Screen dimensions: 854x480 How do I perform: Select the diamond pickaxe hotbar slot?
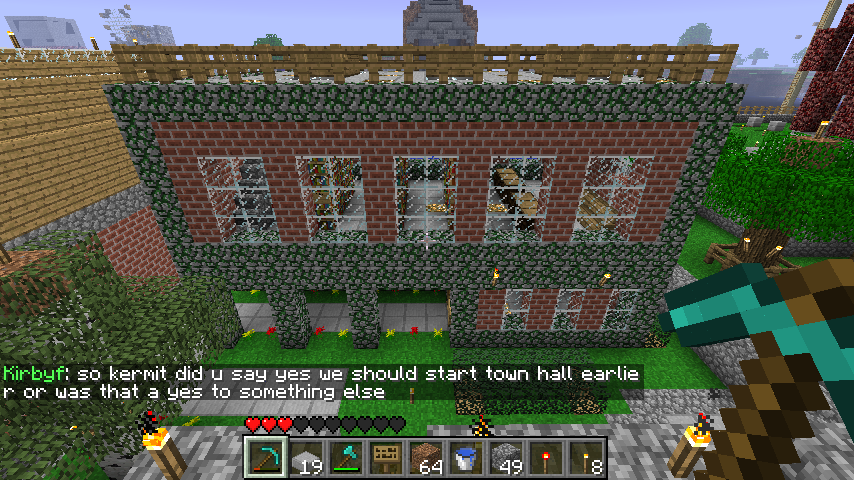pos(266,458)
